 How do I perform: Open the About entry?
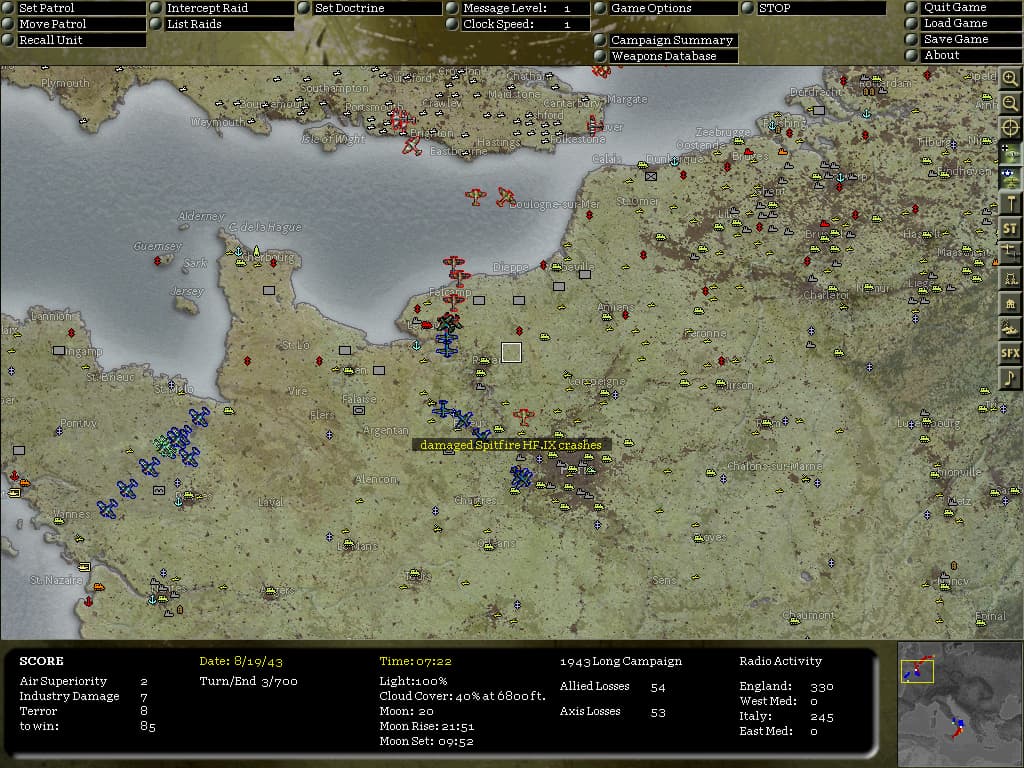tap(966, 56)
